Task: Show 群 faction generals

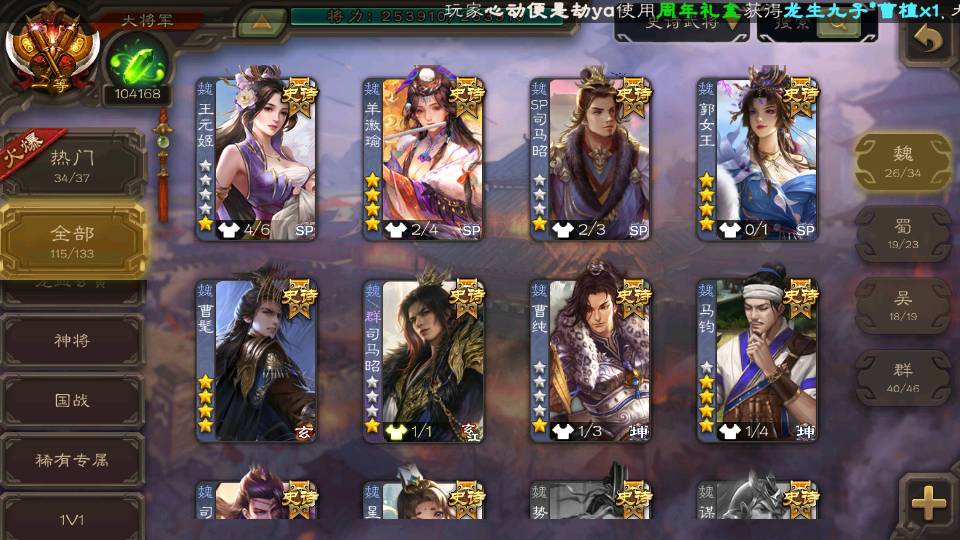Action: 902,377
